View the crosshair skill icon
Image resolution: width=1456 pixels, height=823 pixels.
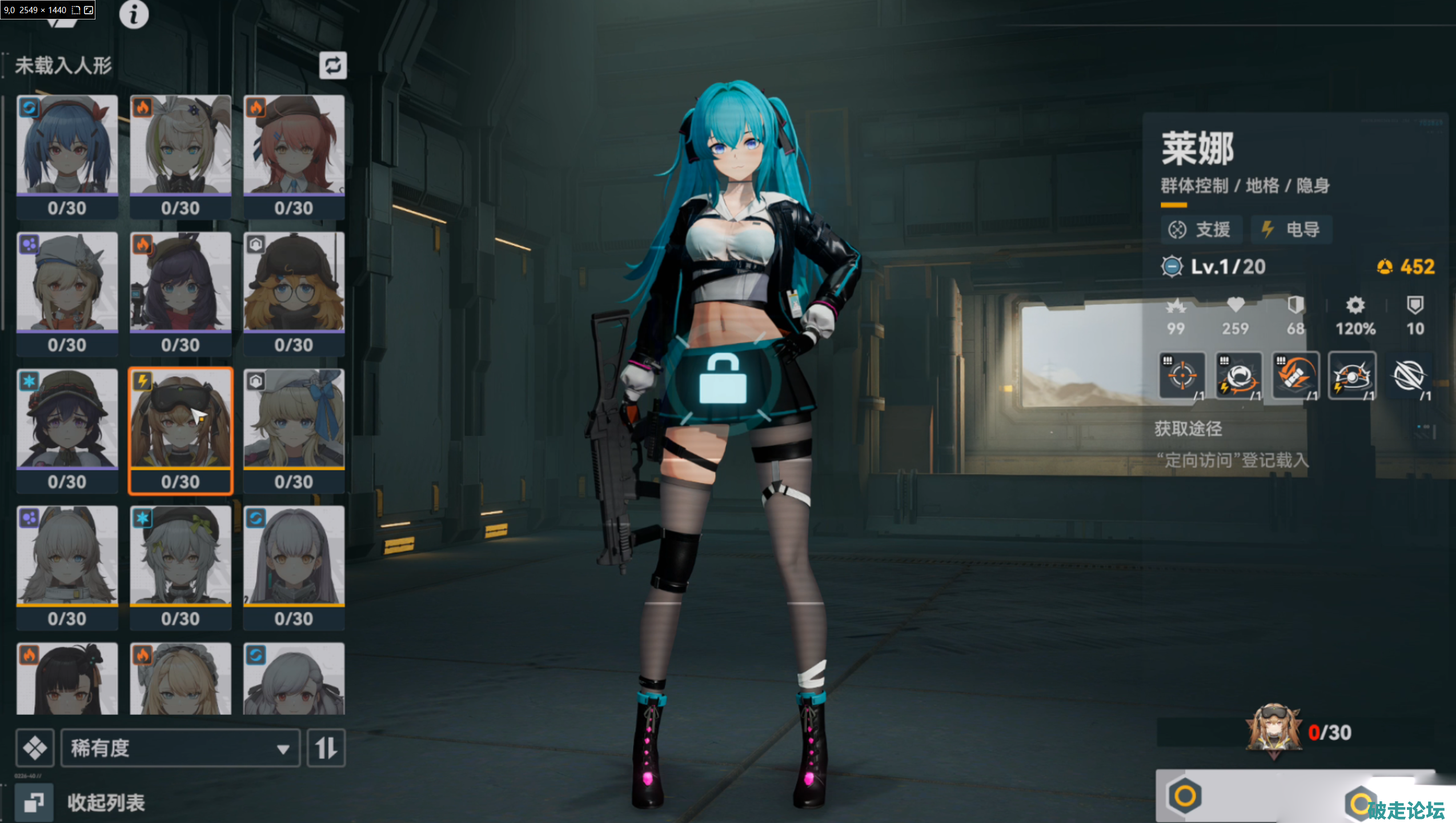click(1182, 375)
